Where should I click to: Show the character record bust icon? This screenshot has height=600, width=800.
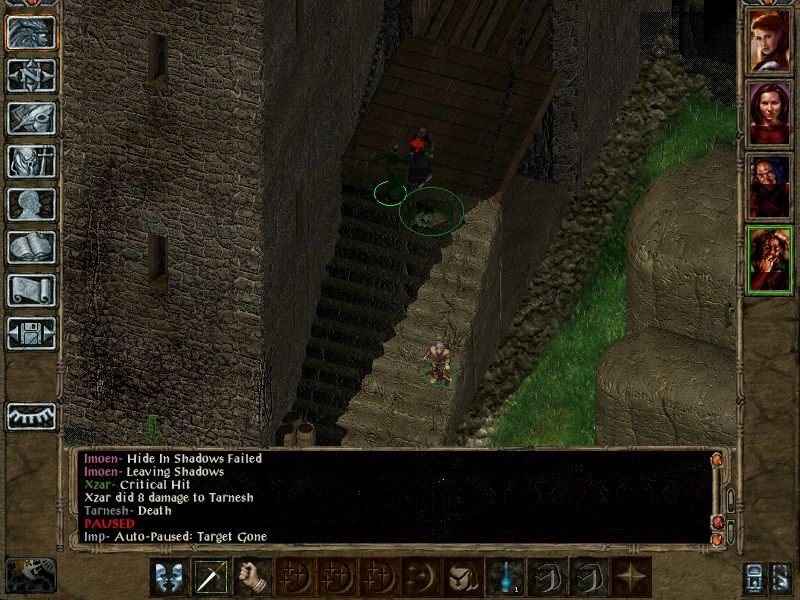[x=31, y=204]
